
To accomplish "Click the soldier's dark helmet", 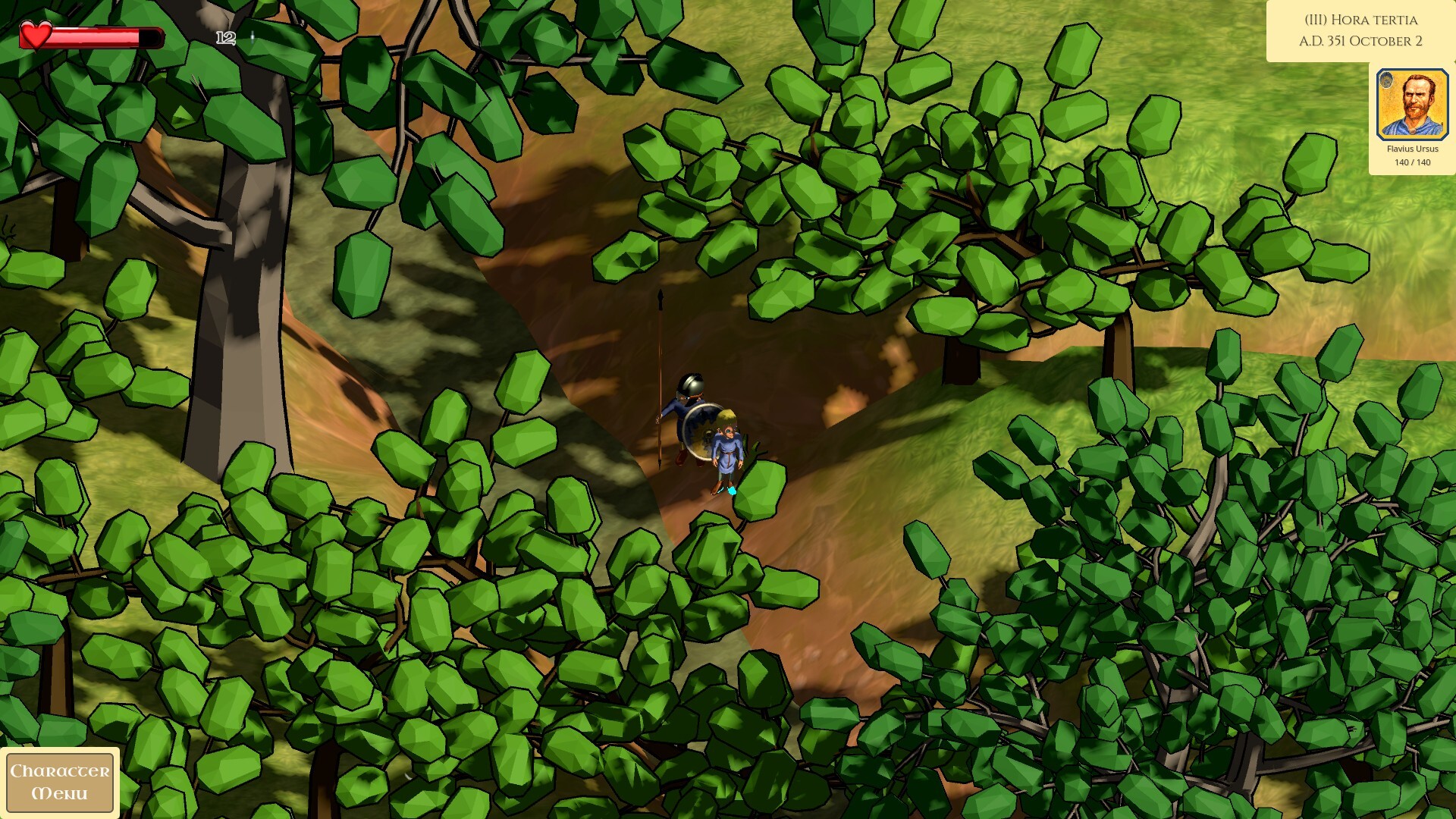I will 692,384.
